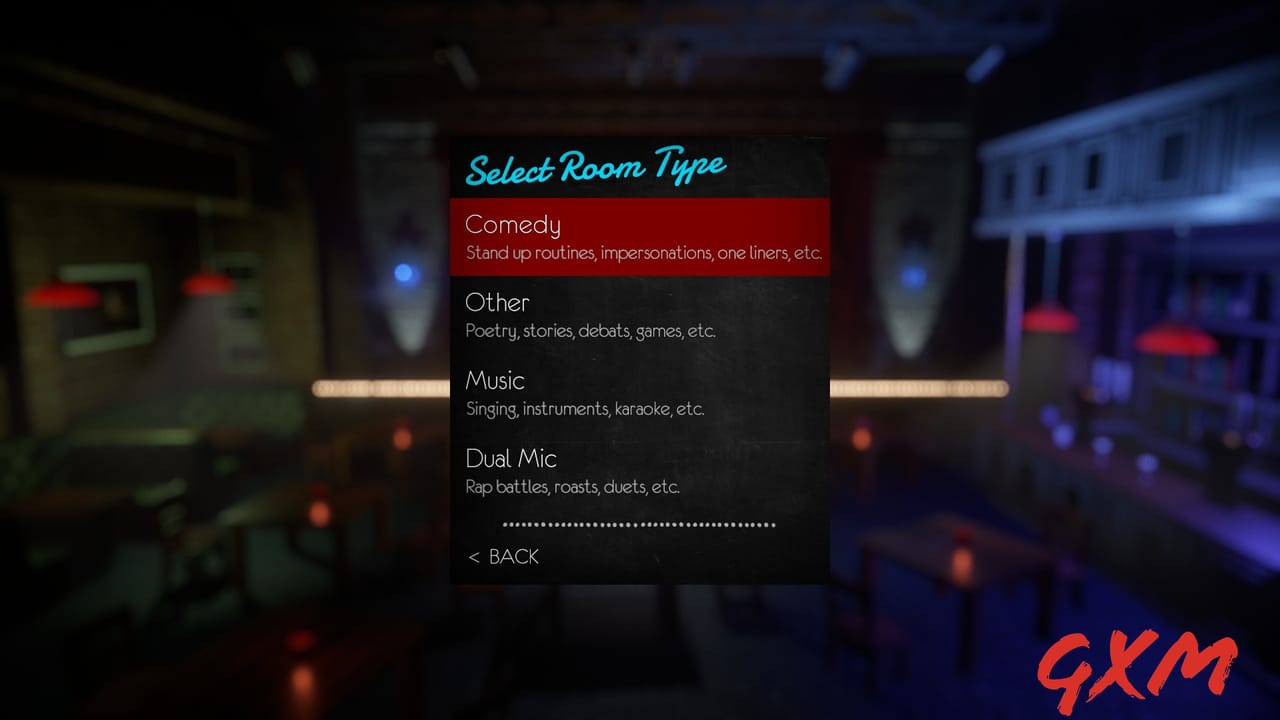Click the dotted divider below Dual Mic

(x=639, y=522)
